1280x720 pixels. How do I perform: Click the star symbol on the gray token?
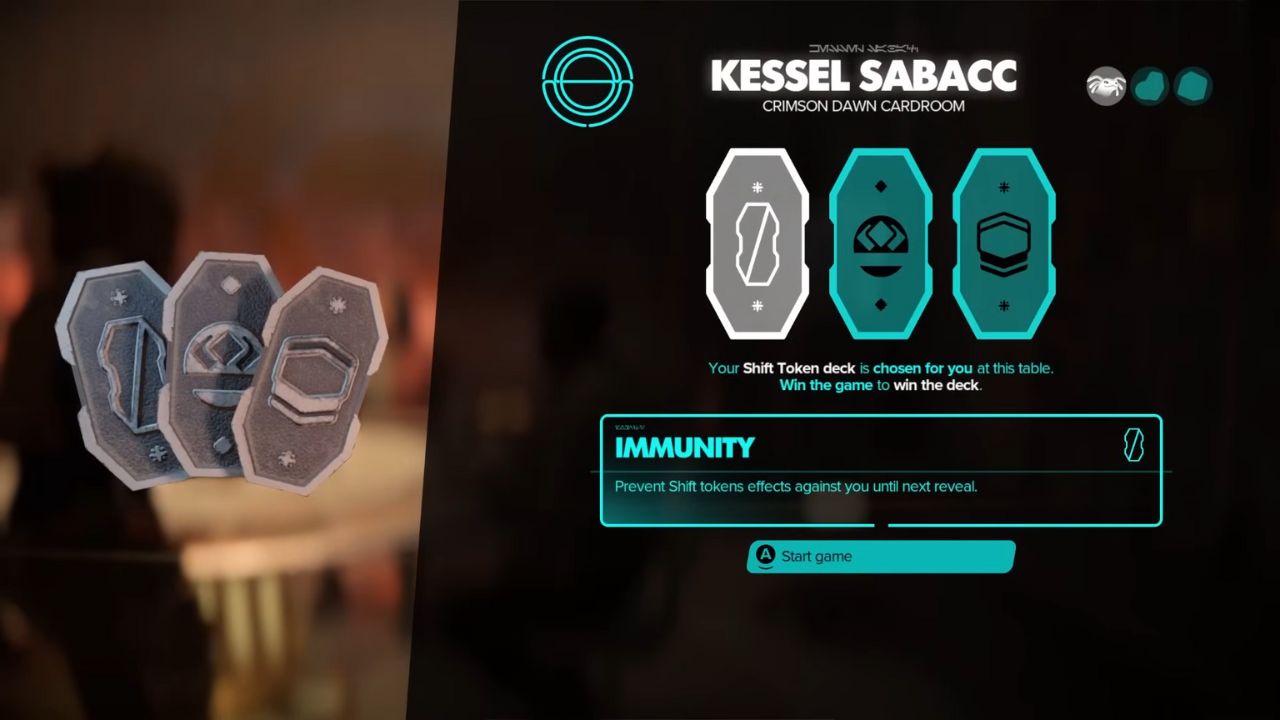758,184
